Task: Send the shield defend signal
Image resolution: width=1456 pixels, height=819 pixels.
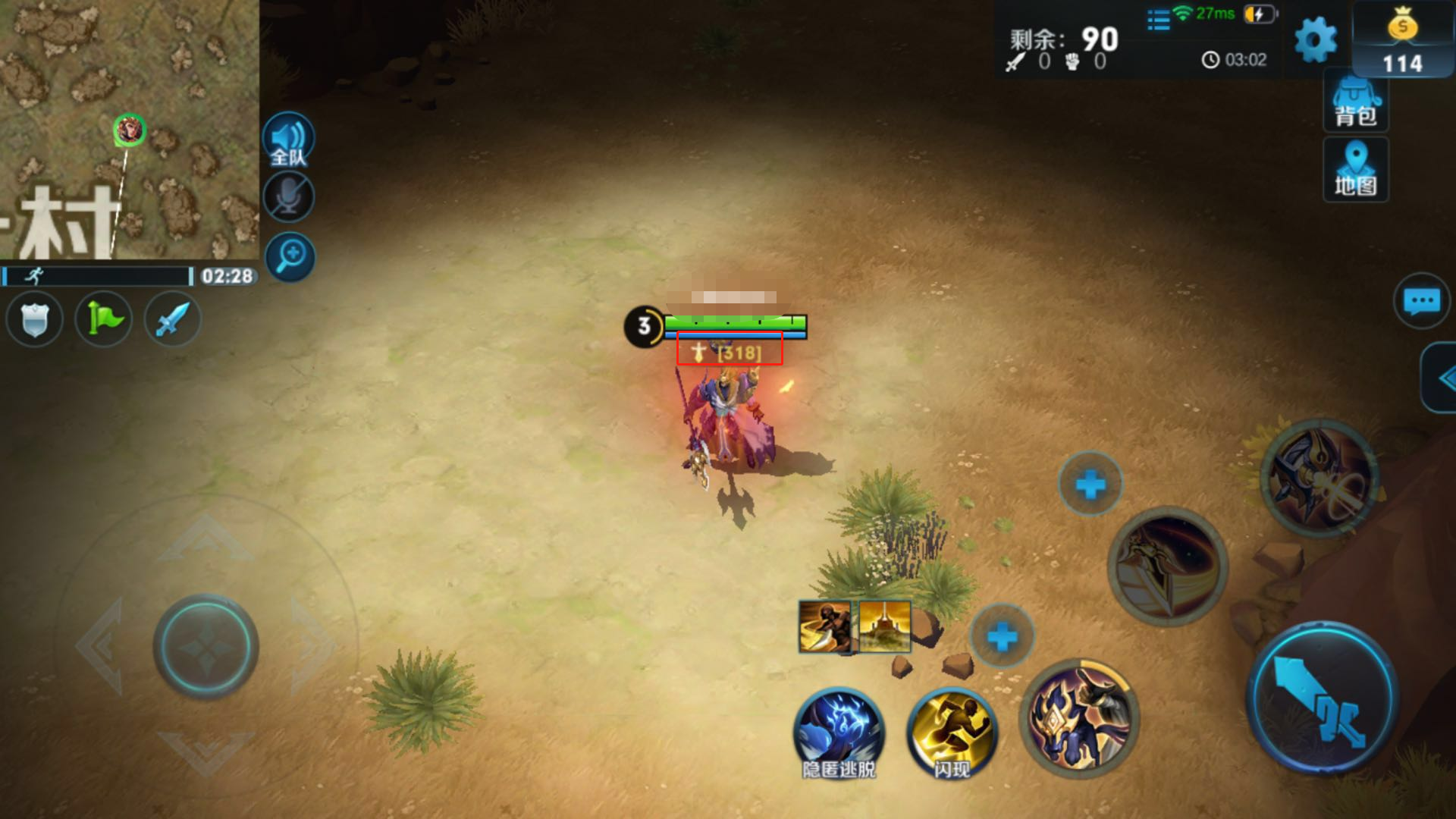Action: point(34,319)
